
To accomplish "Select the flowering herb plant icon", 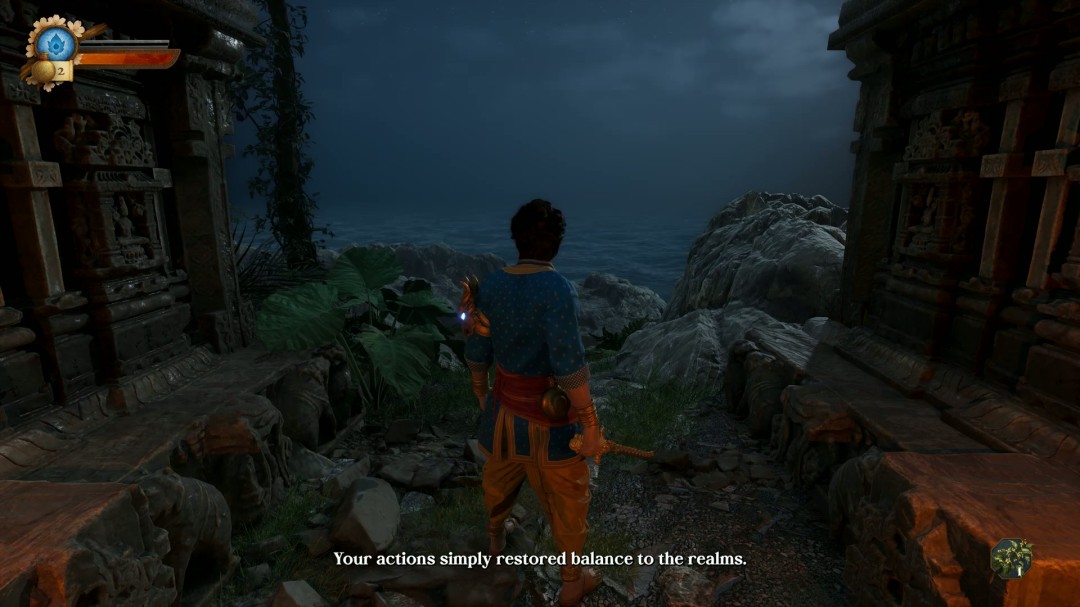I will point(1012,559).
